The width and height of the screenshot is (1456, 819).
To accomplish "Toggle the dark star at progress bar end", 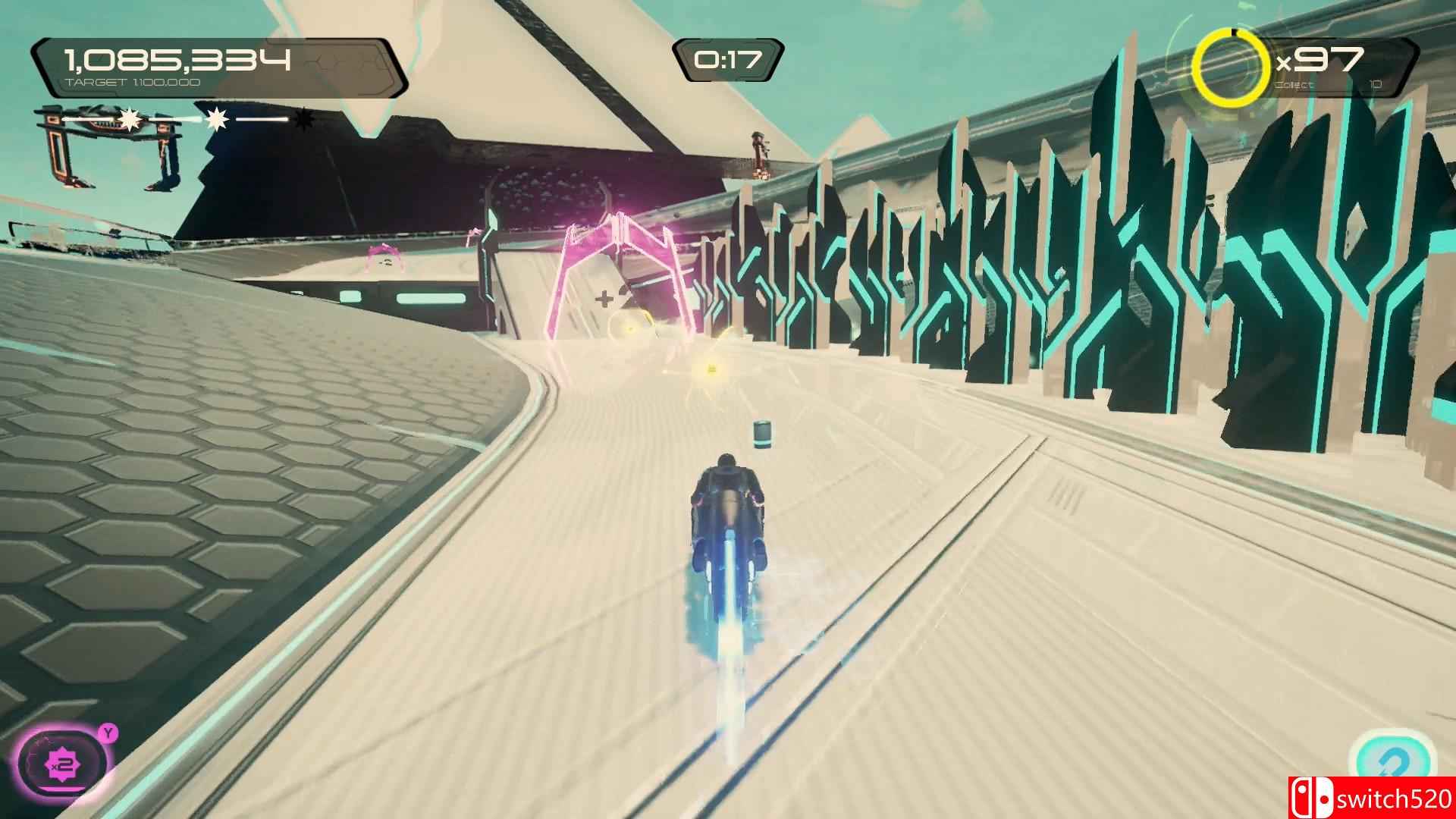I will (303, 120).
